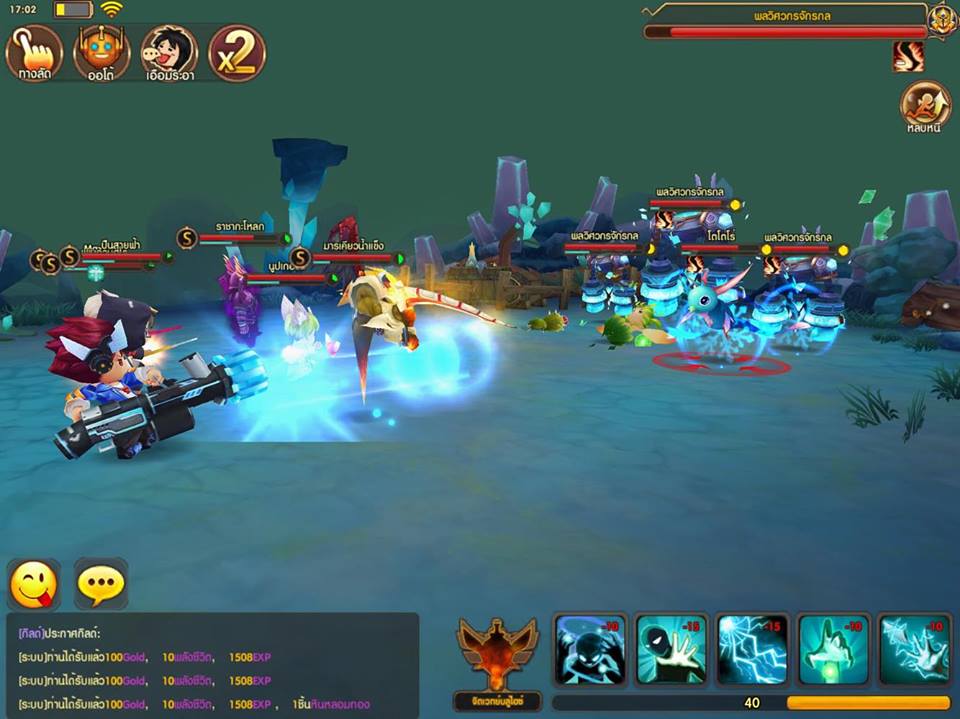Toggle the x2 battle speed button
This screenshot has height=719, width=960.
pyautogui.click(x=237, y=53)
